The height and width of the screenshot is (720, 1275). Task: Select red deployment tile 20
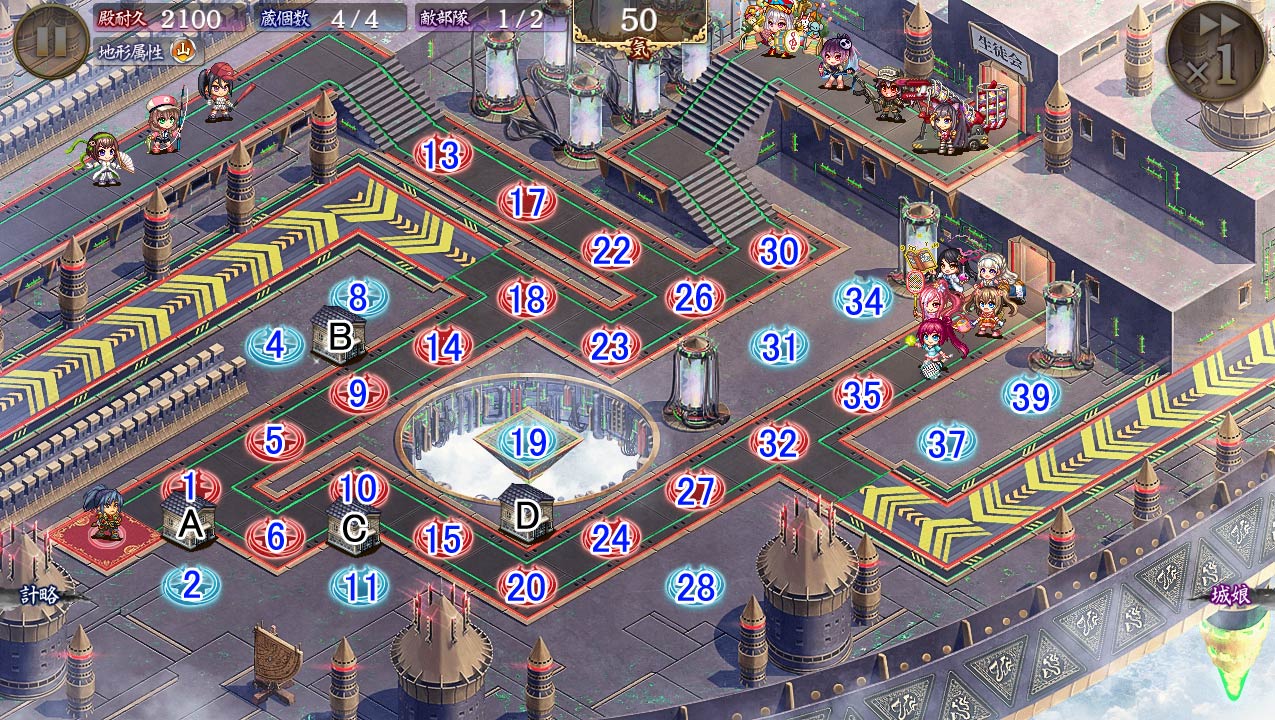pyautogui.click(x=526, y=587)
